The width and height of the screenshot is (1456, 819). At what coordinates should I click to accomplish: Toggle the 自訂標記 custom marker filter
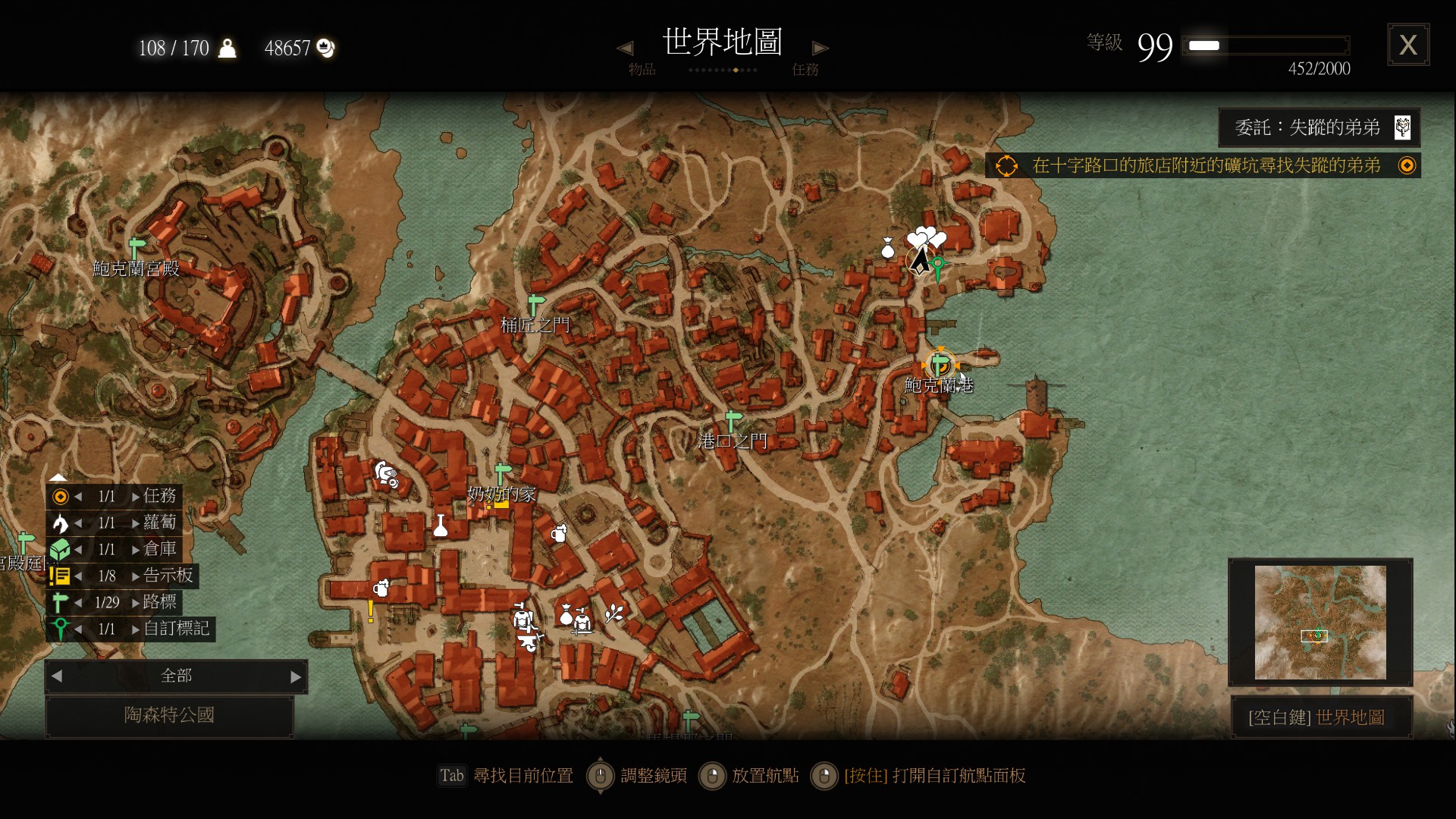[60, 629]
